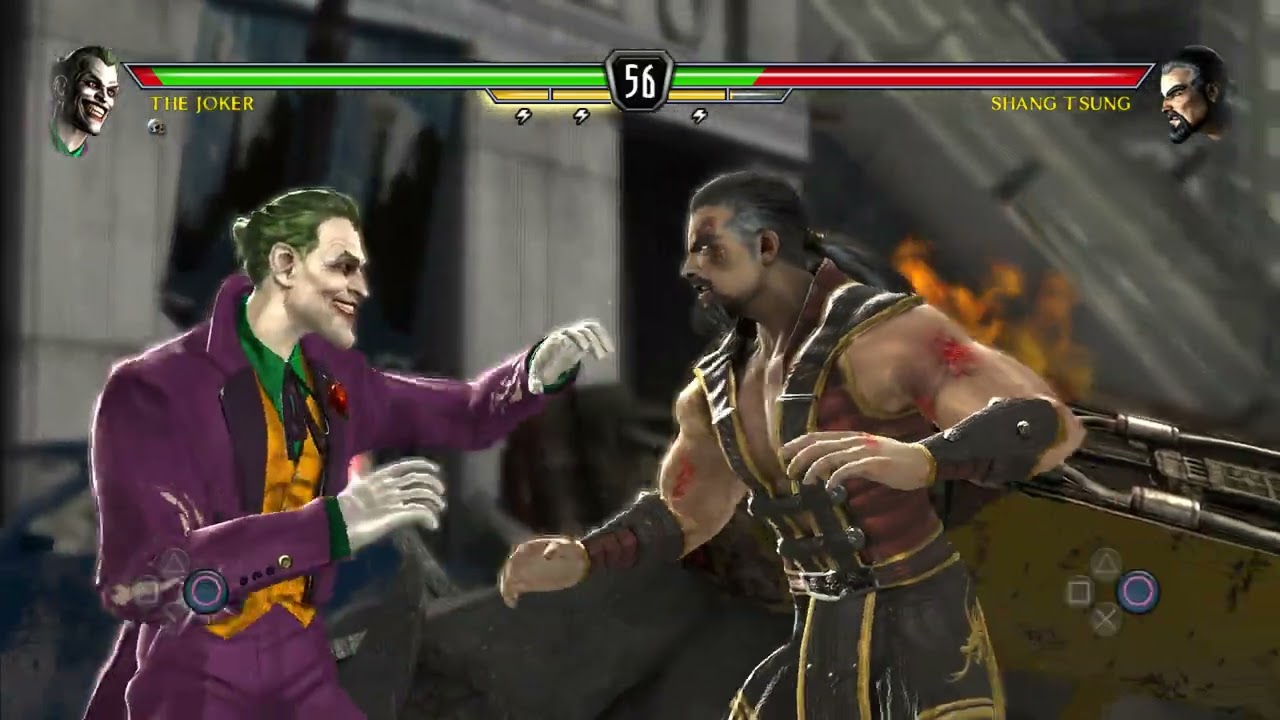Select the SHANG TSUNG name label

[x=1062, y=103]
